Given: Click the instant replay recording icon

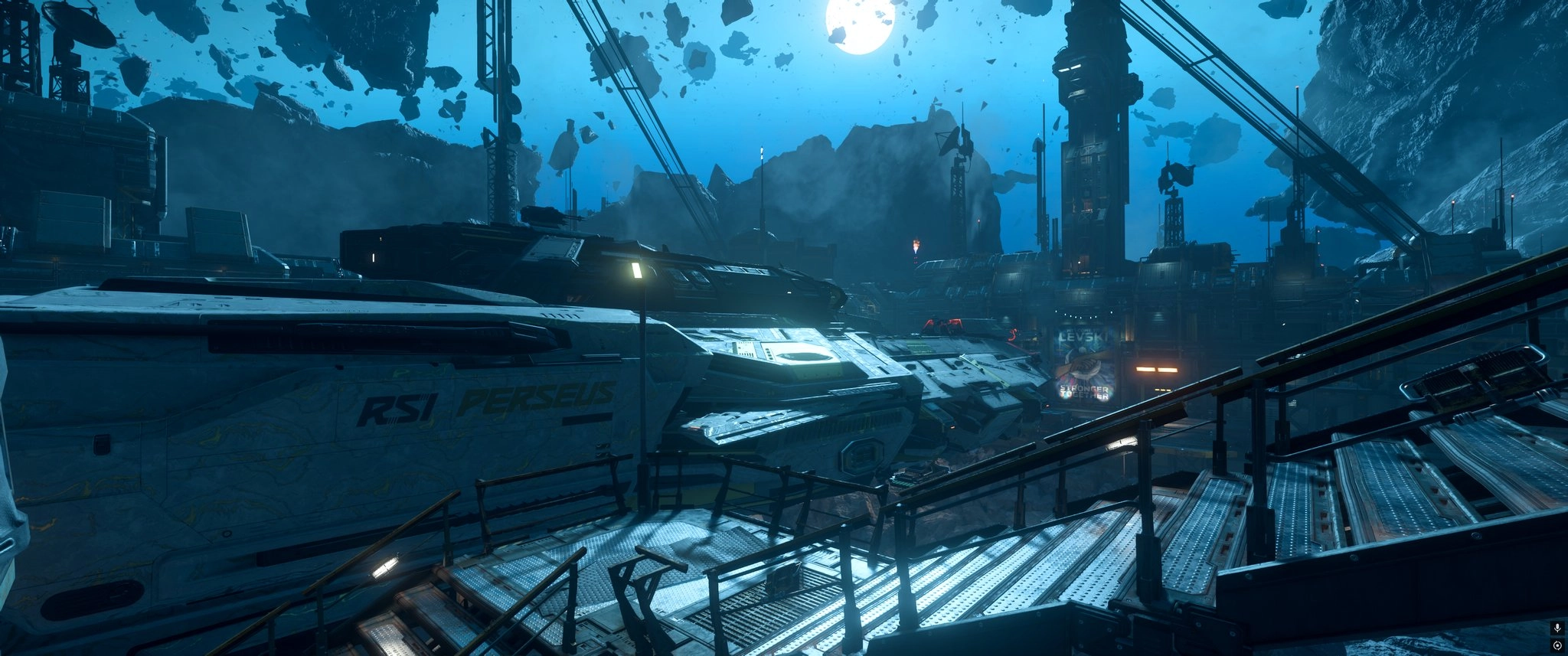Looking at the screenshot, I should pos(1557,645).
